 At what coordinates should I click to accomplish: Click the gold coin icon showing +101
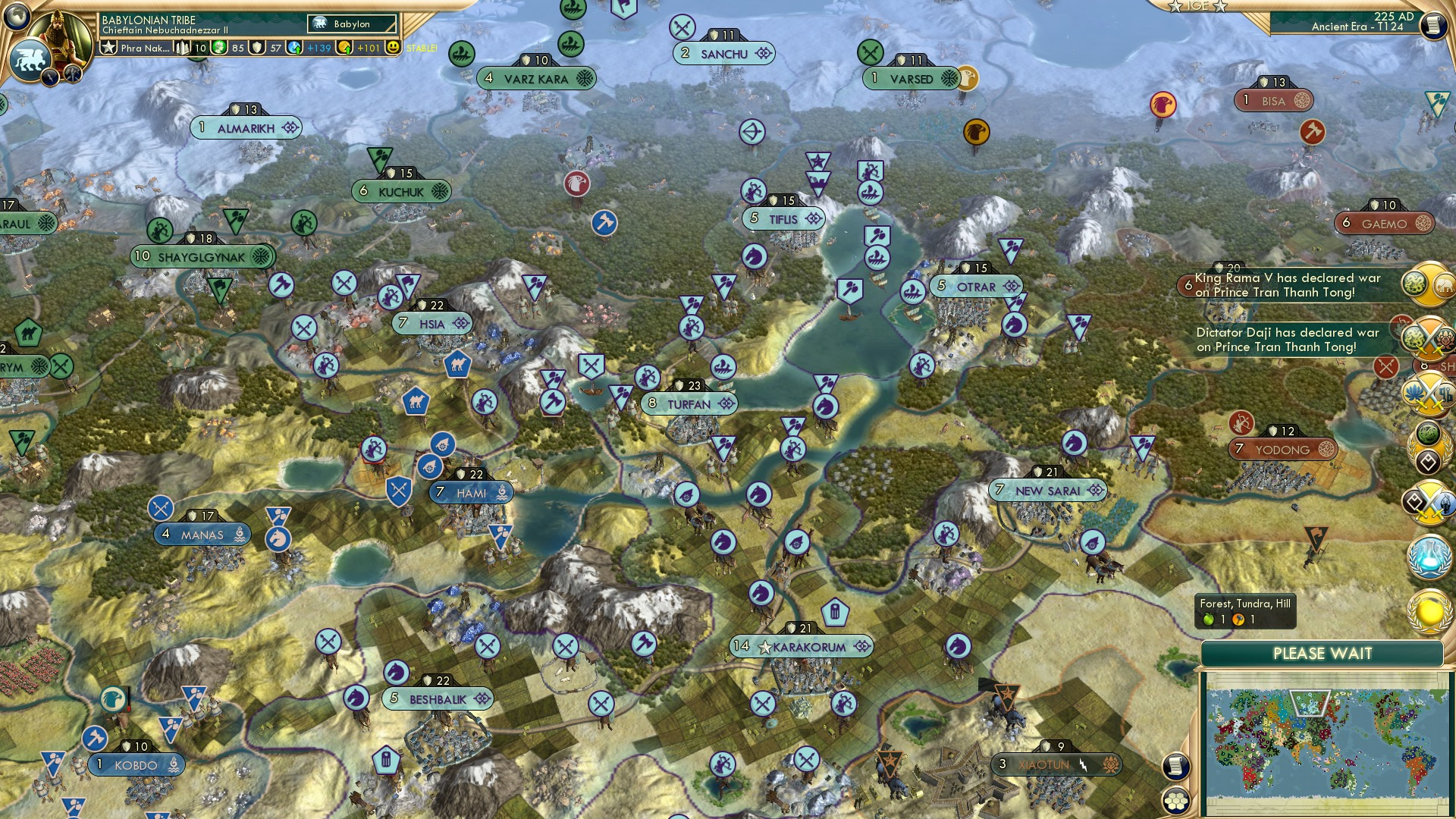(x=346, y=49)
